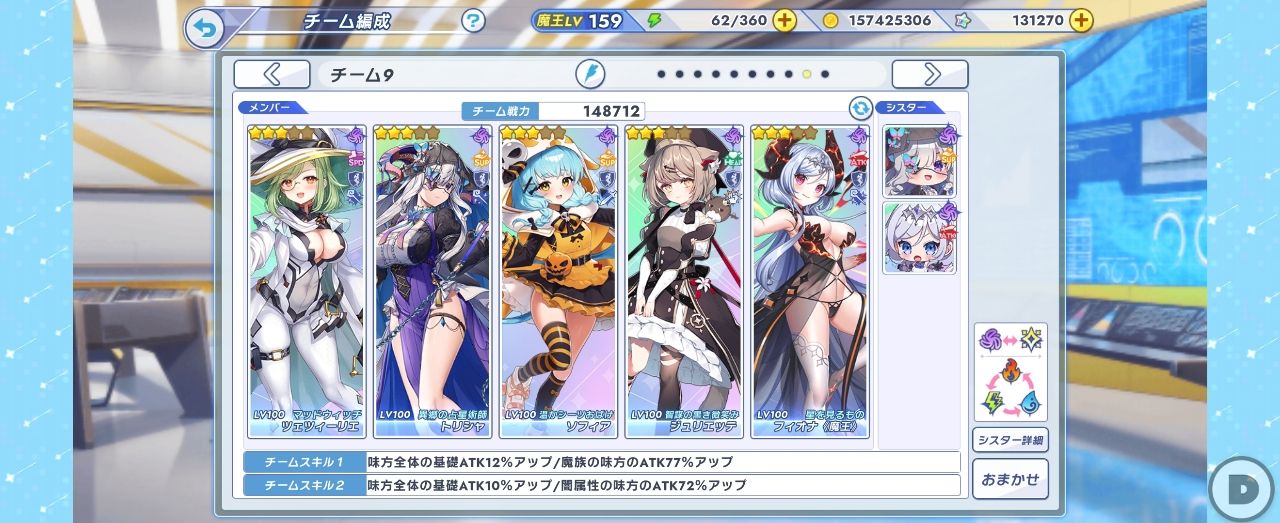Screen dimensions: 1280x523
Task: Buy more star gems with plus button
Action: [1081, 20]
